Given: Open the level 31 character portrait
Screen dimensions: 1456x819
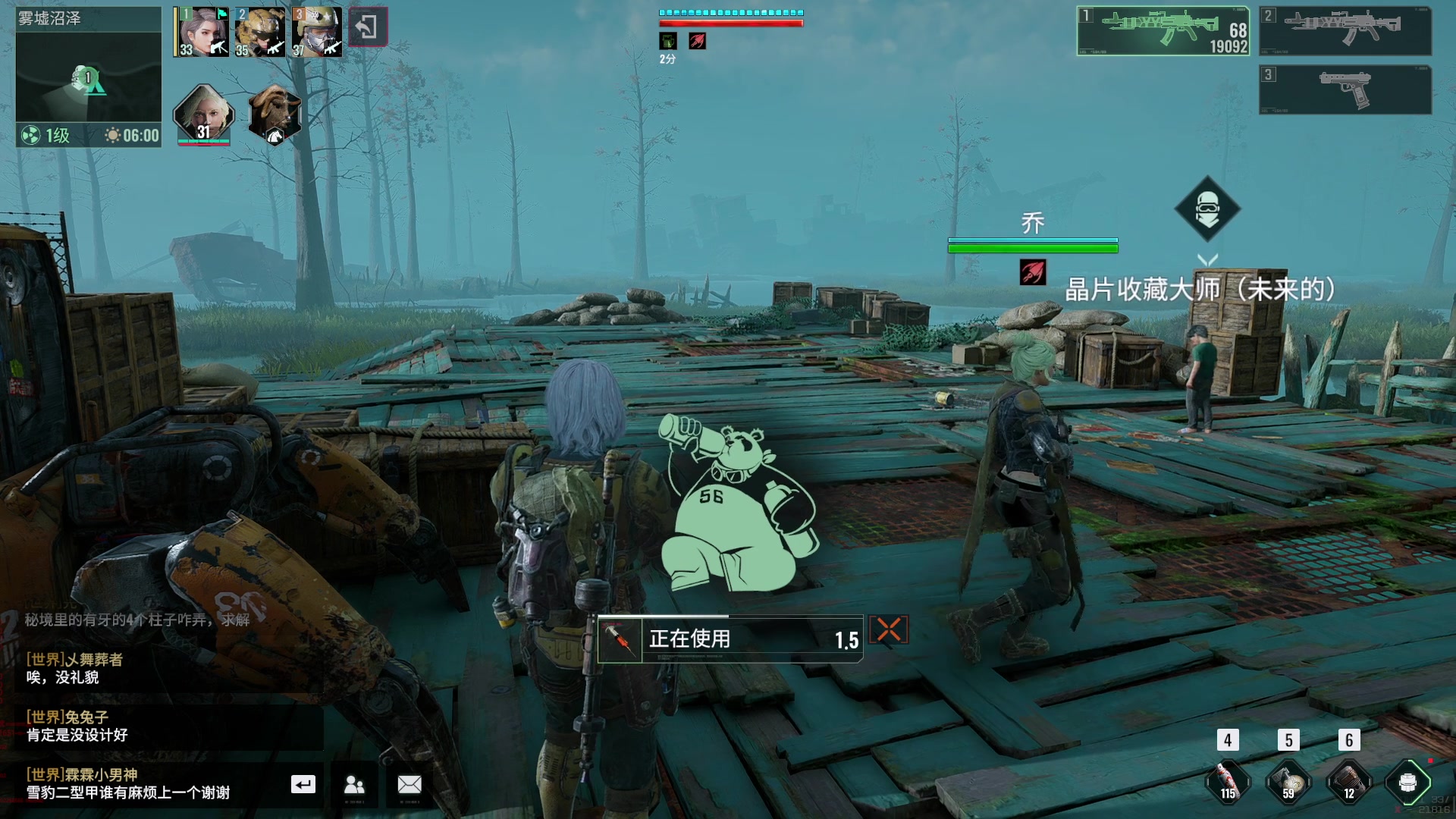Looking at the screenshot, I should [x=203, y=115].
